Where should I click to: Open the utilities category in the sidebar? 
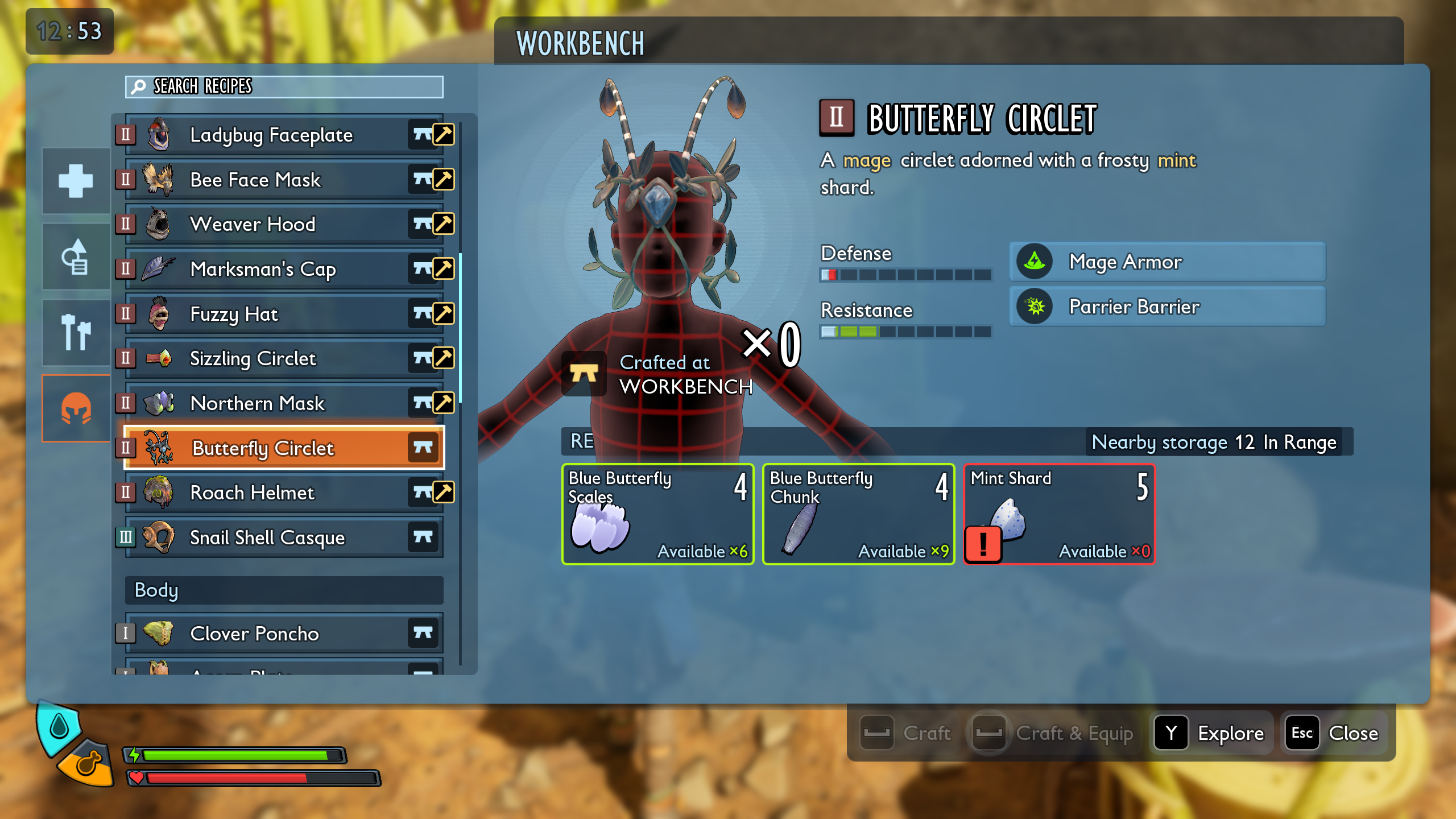[75, 256]
